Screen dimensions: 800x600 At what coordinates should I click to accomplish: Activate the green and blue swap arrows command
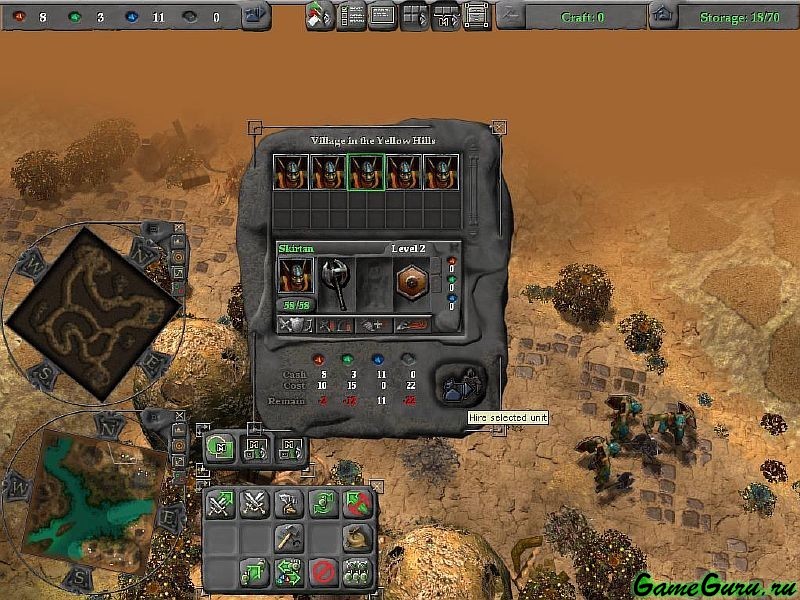288,572
